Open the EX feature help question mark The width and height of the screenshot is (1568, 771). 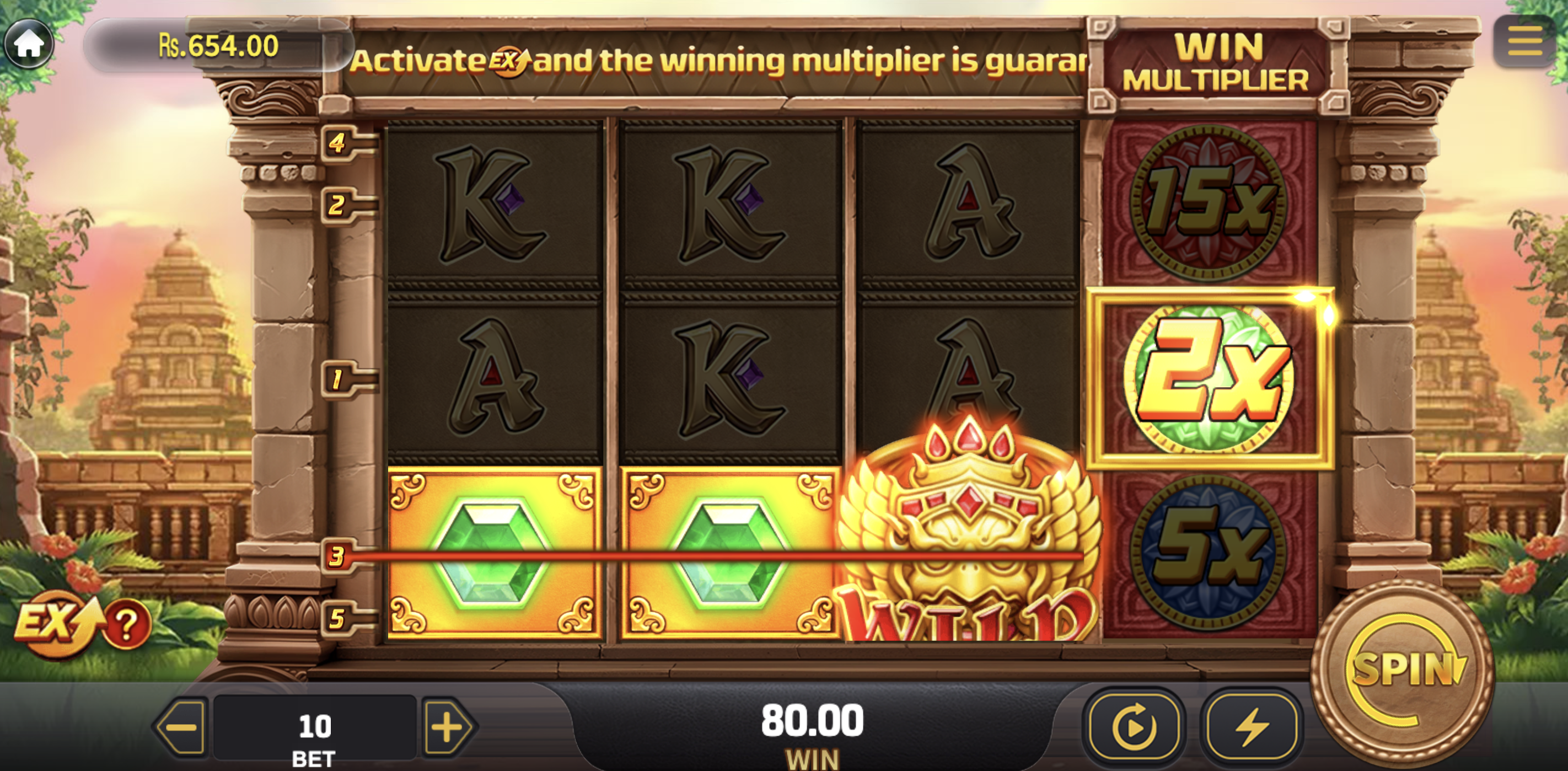[127, 624]
